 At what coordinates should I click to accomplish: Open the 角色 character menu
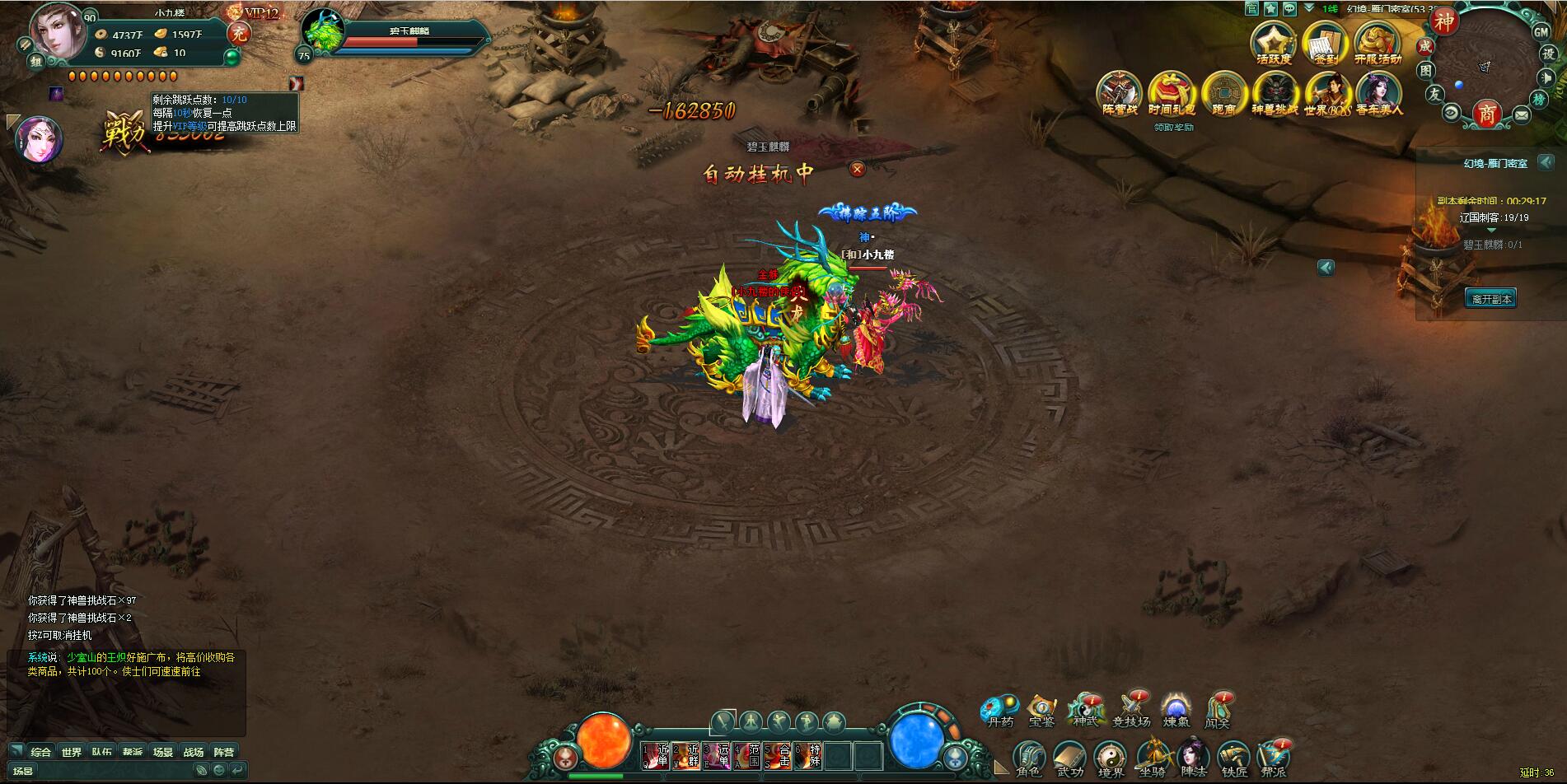[x=1028, y=758]
